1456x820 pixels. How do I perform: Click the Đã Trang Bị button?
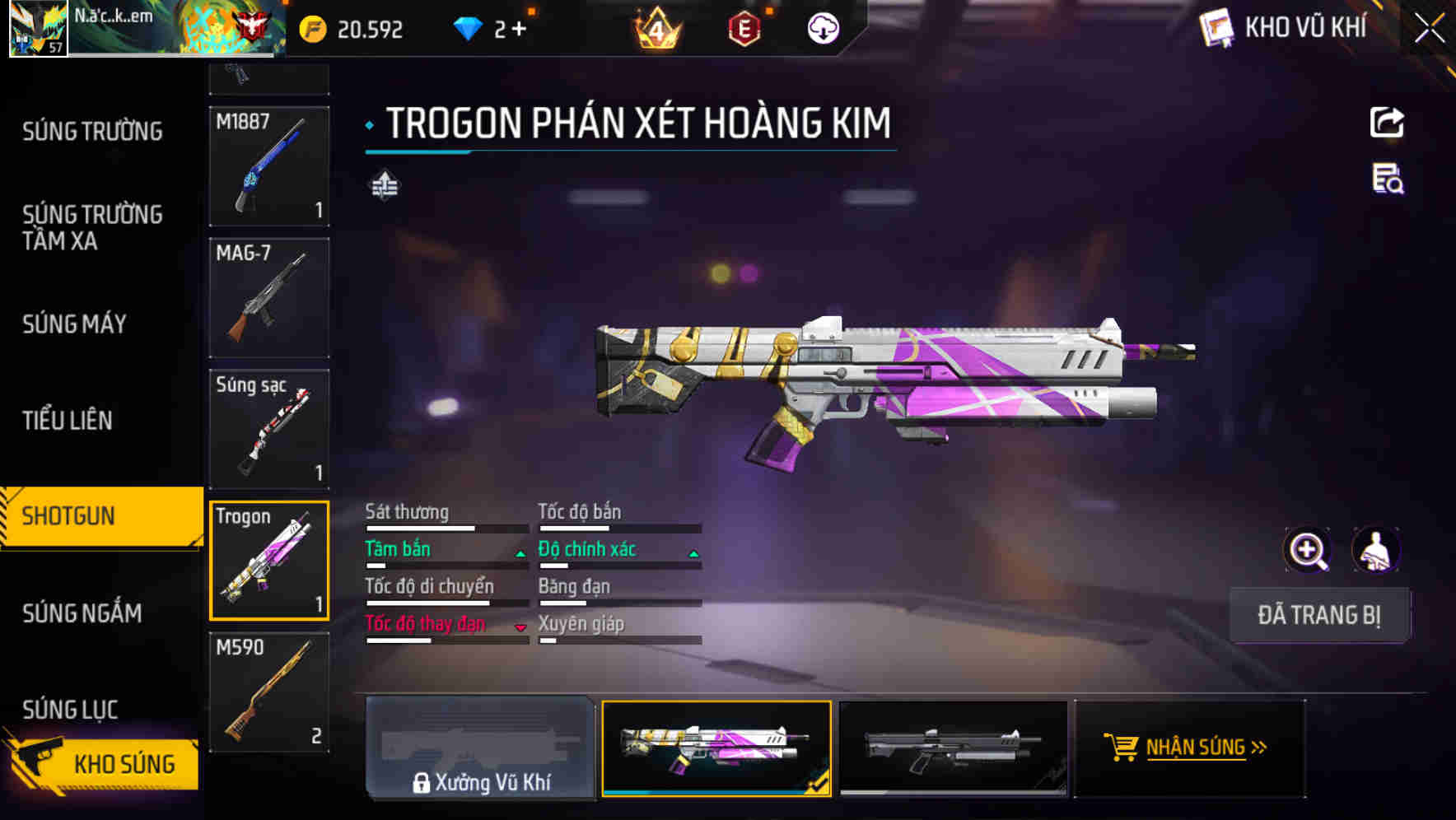click(1318, 615)
